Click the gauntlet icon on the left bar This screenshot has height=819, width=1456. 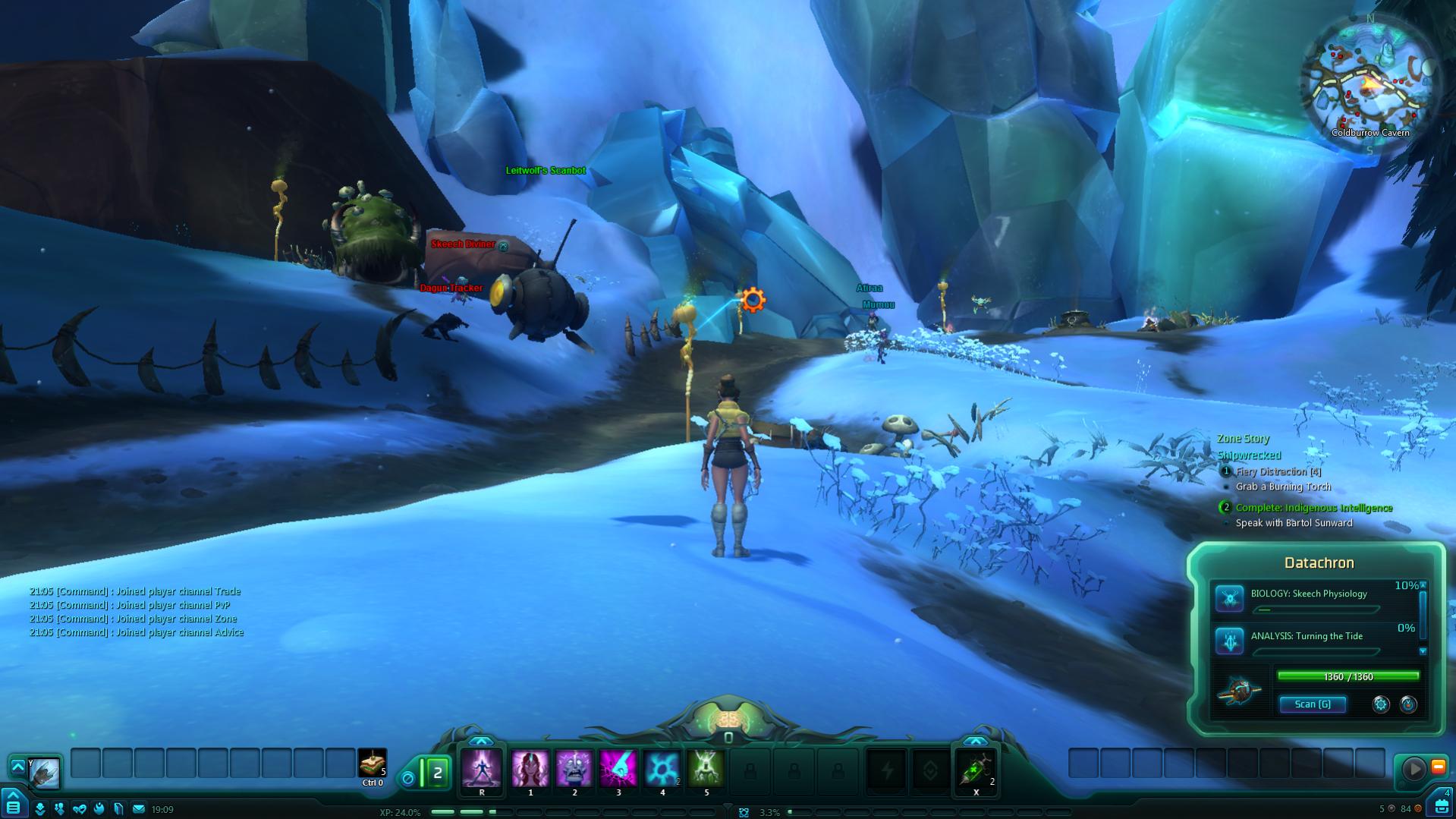point(44,772)
